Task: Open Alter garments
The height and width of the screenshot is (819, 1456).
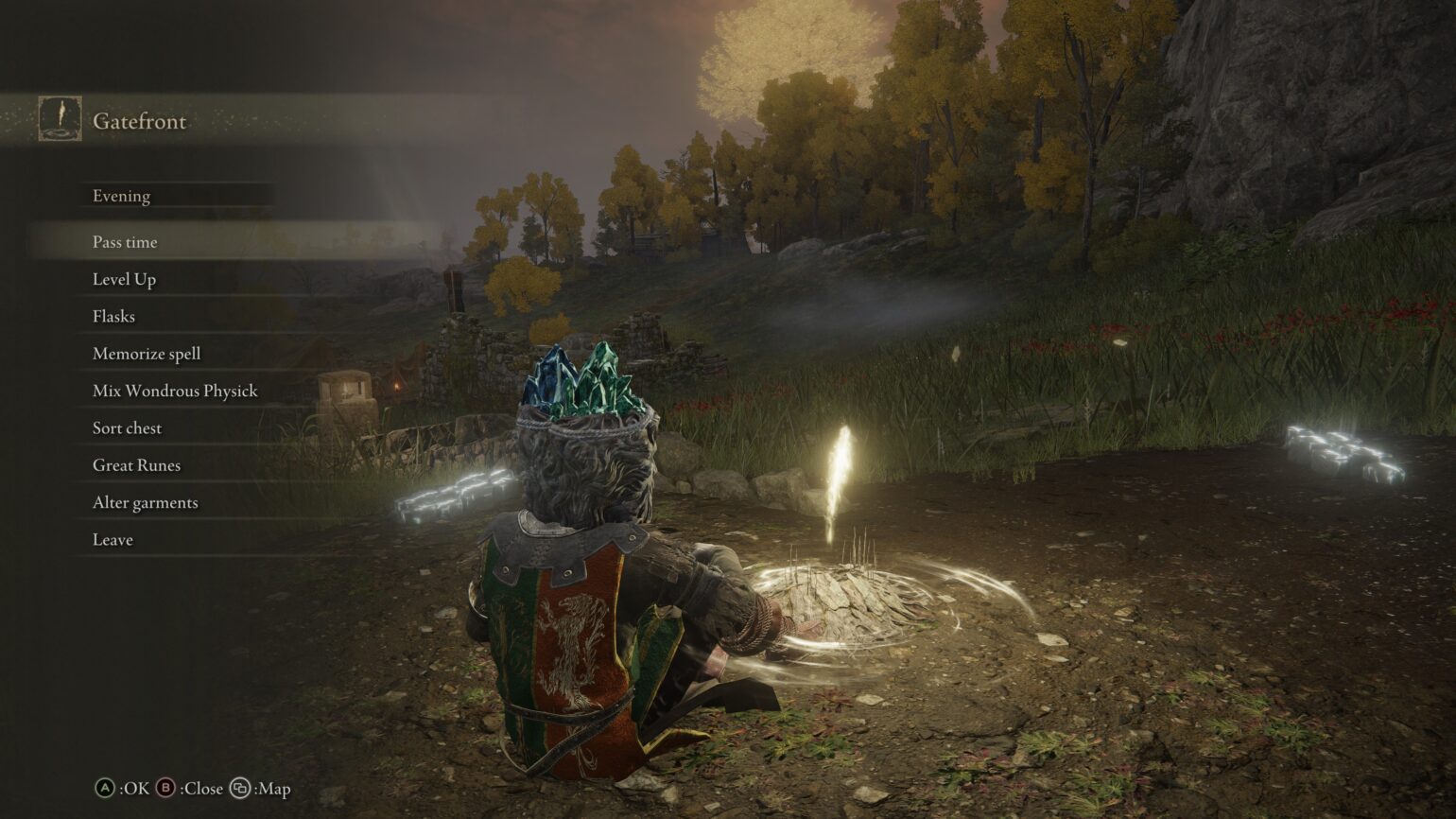Action: (x=144, y=502)
